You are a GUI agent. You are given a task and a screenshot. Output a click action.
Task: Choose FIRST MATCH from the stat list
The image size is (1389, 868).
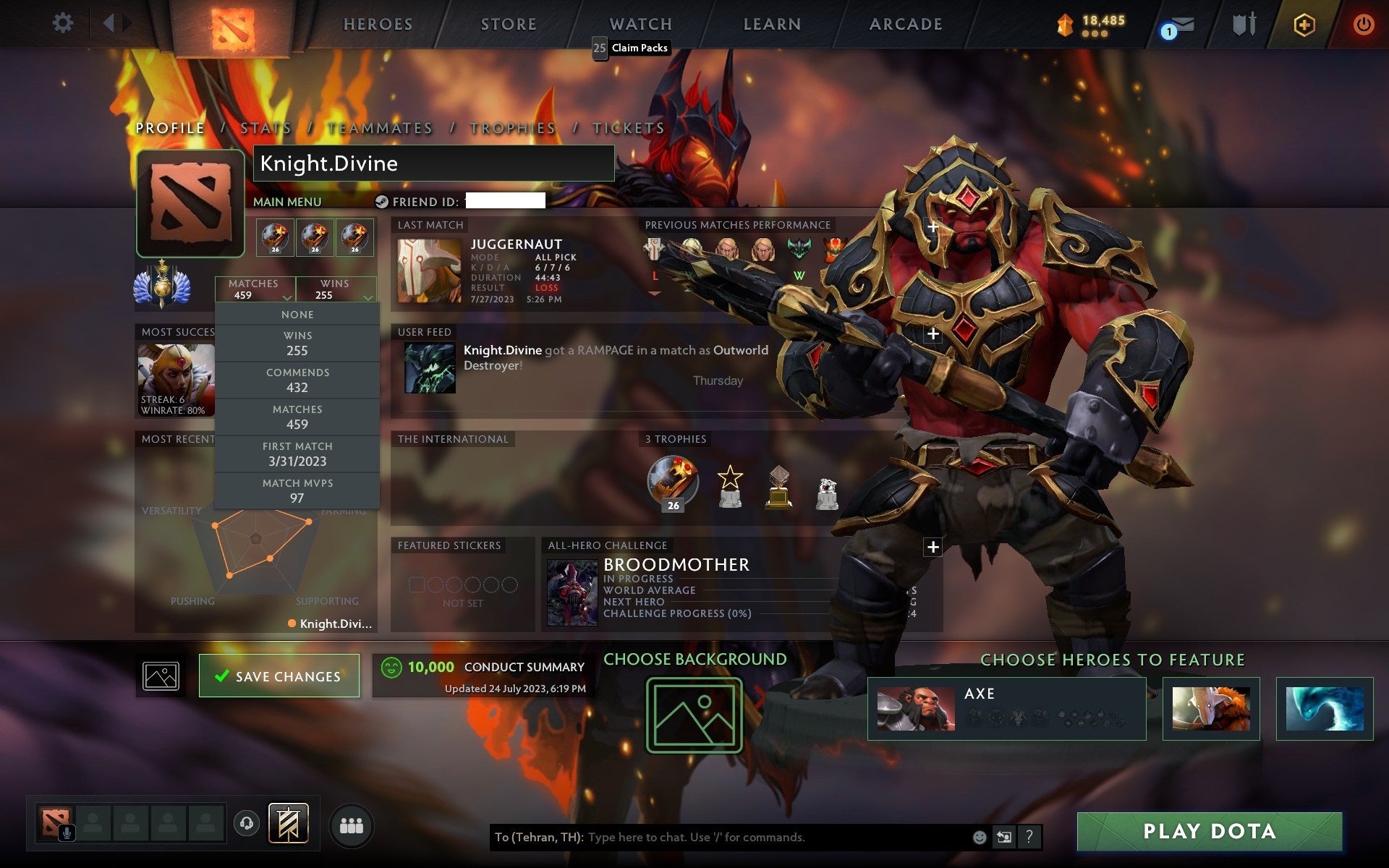tap(298, 454)
